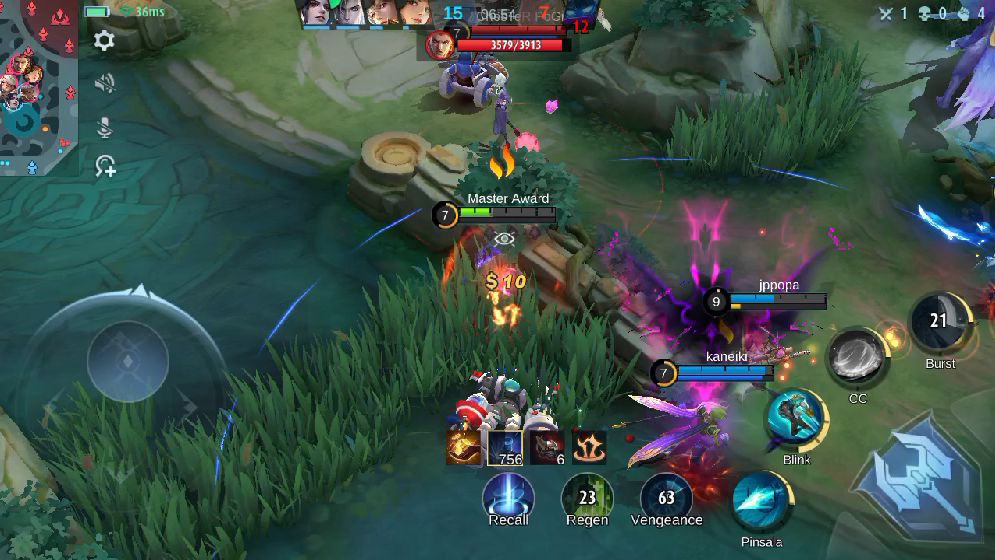Activate the Recall spell

508,495
